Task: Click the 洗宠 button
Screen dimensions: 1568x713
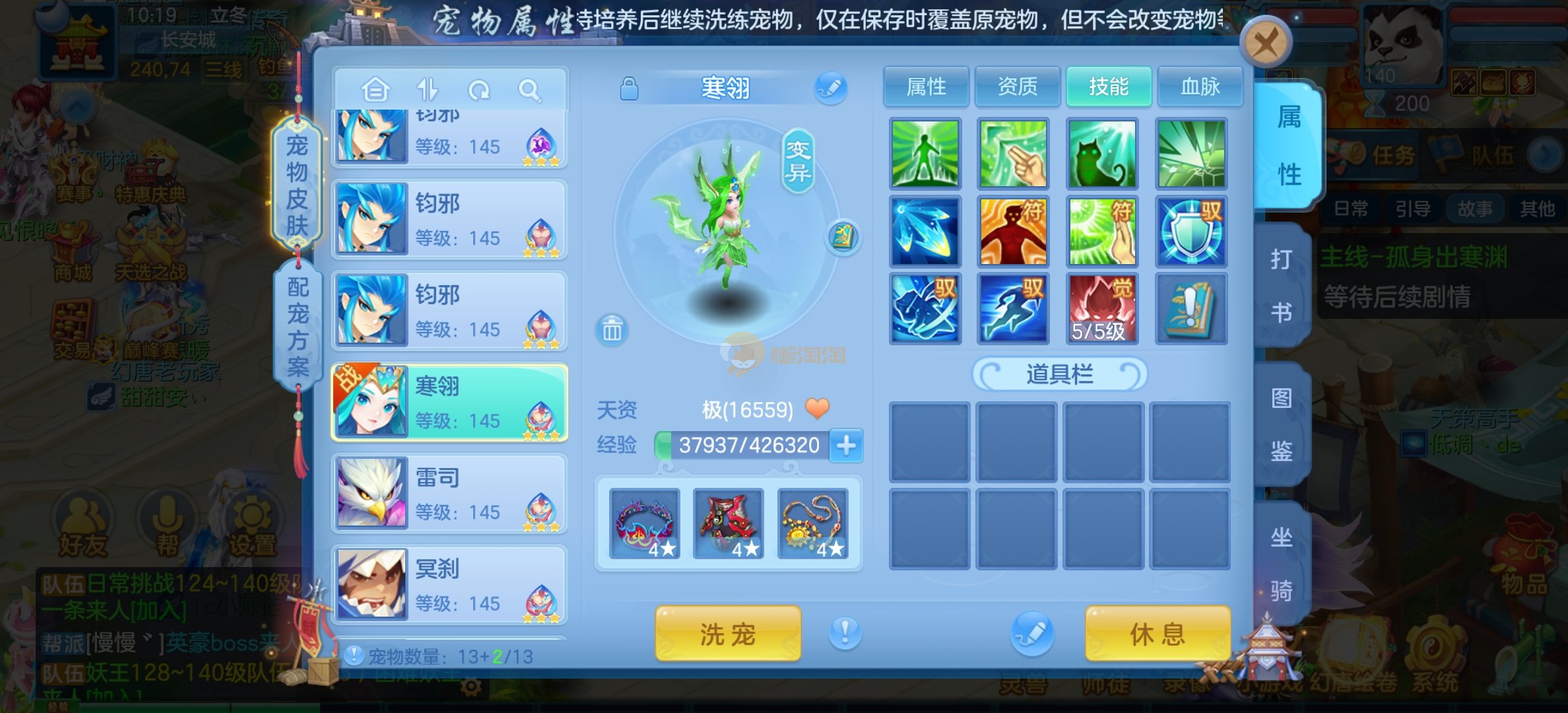Action: click(727, 634)
